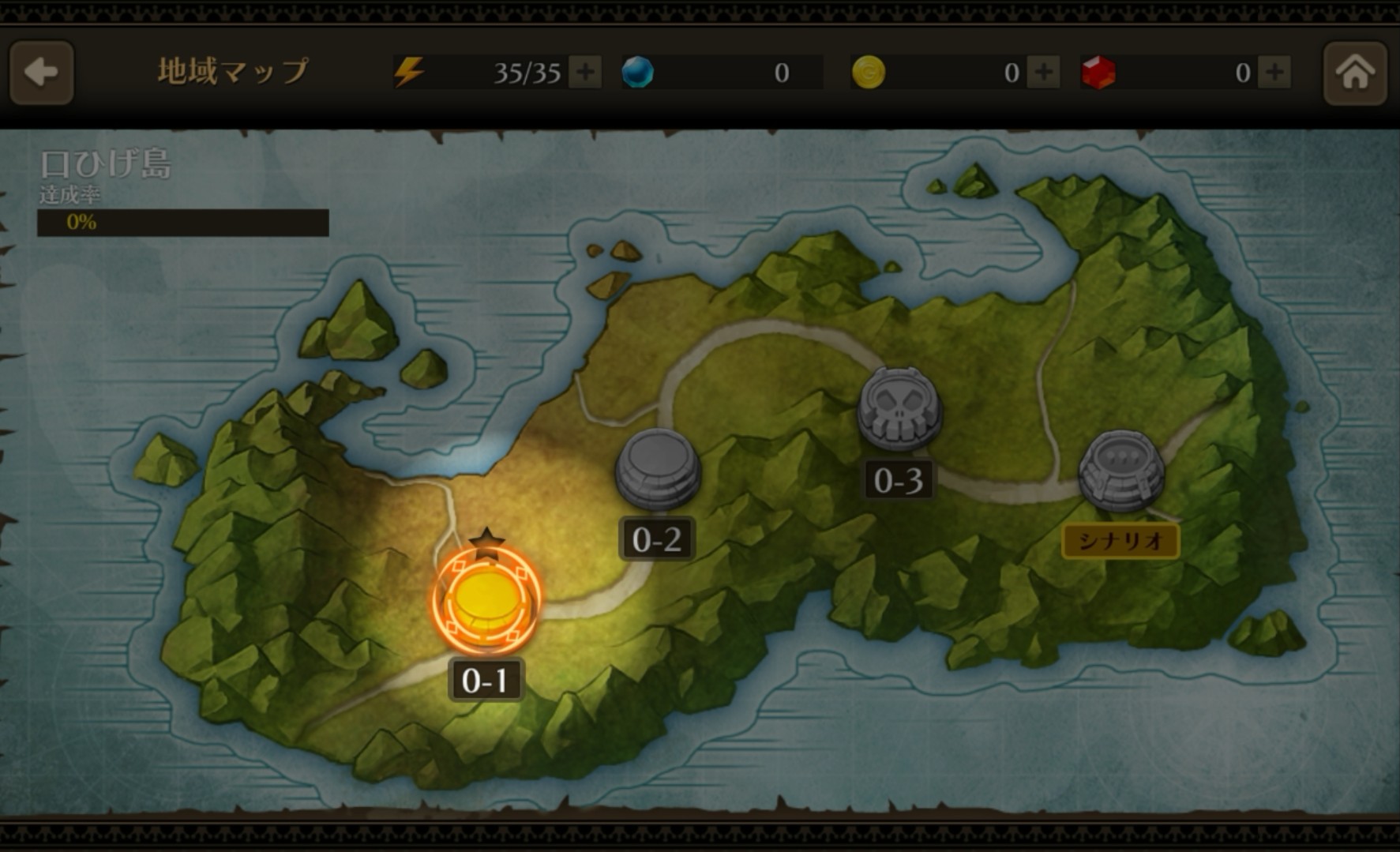Image resolution: width=1400 pixels, height=852 pixels.
Task: Select the シナリオ scenario node
Action: tap(1121, 472)
